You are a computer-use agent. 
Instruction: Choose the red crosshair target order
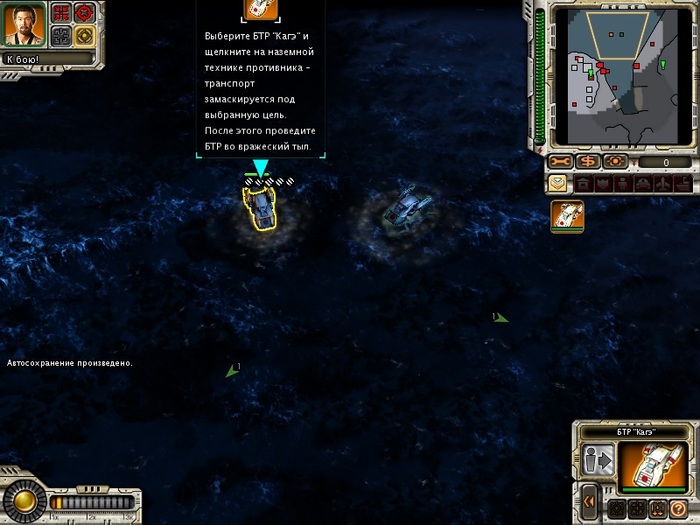point(84,13)
